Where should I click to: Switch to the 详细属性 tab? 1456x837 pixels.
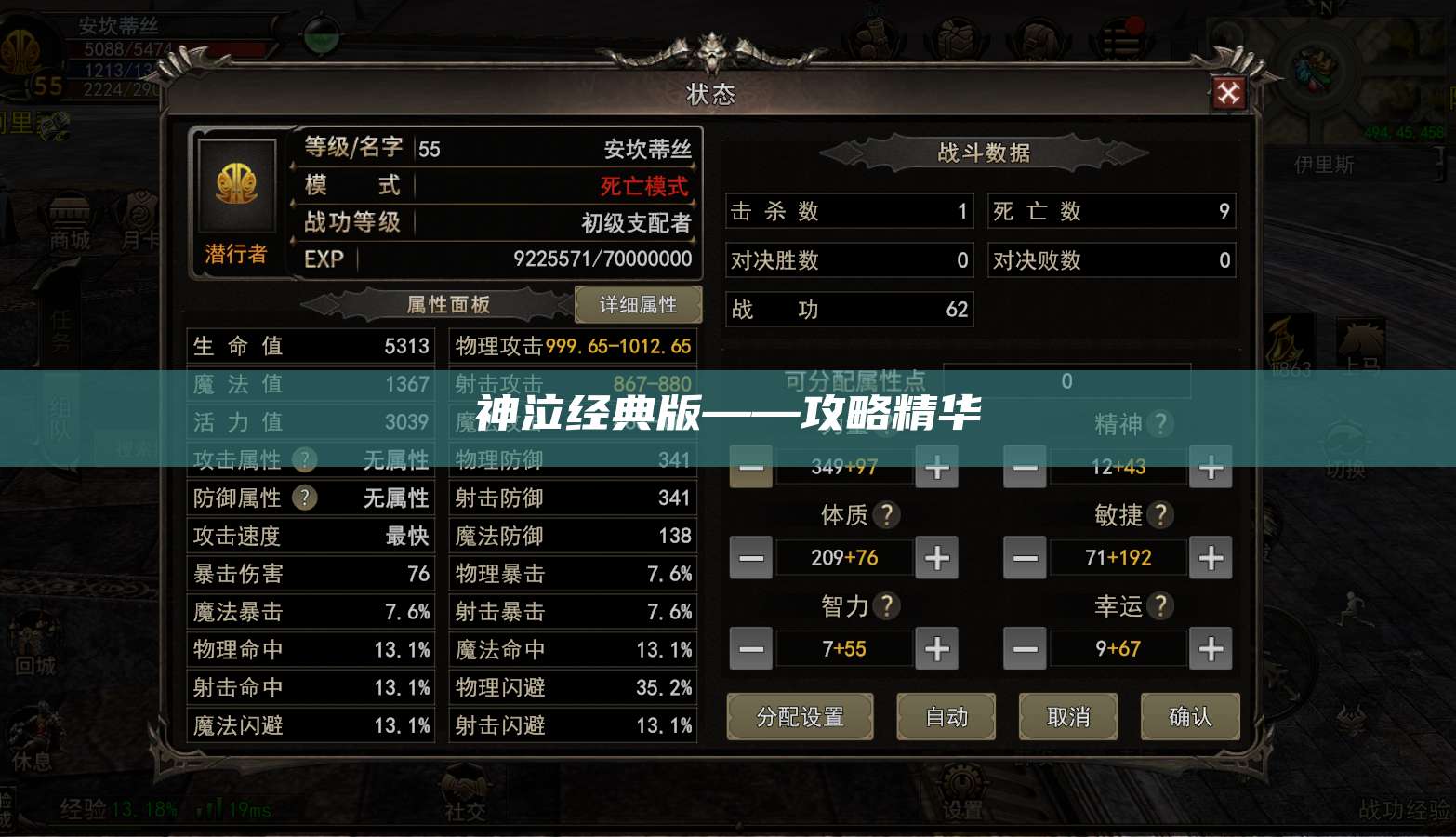click(639, 304)
